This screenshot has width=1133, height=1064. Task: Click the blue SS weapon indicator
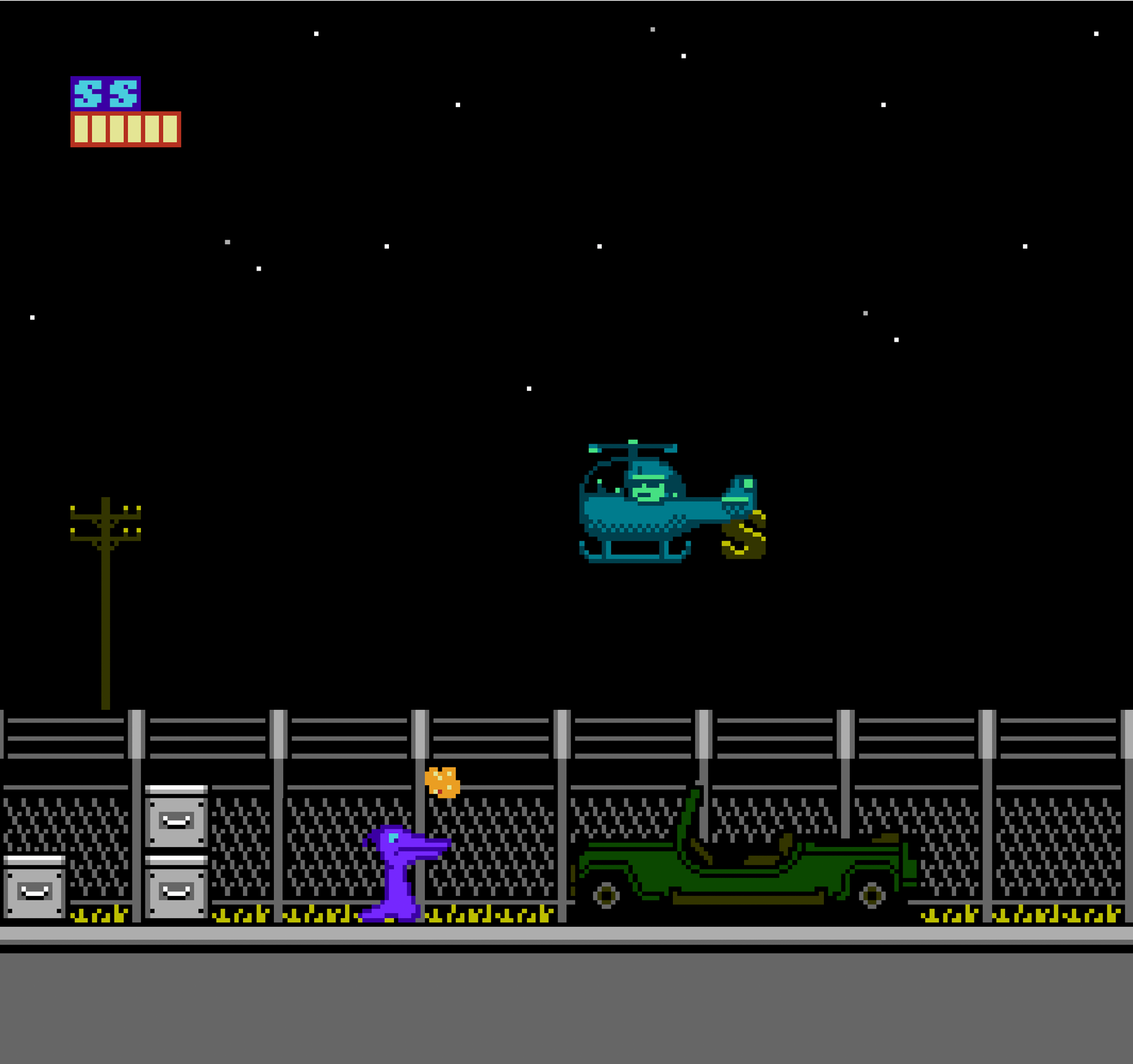[105, 94]
